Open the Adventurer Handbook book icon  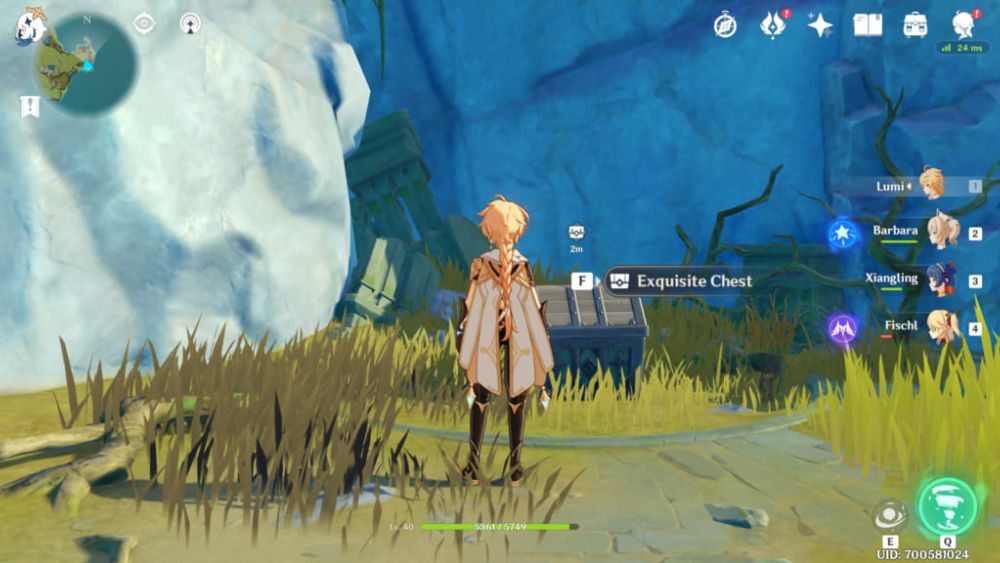click(x=867, y=25)
